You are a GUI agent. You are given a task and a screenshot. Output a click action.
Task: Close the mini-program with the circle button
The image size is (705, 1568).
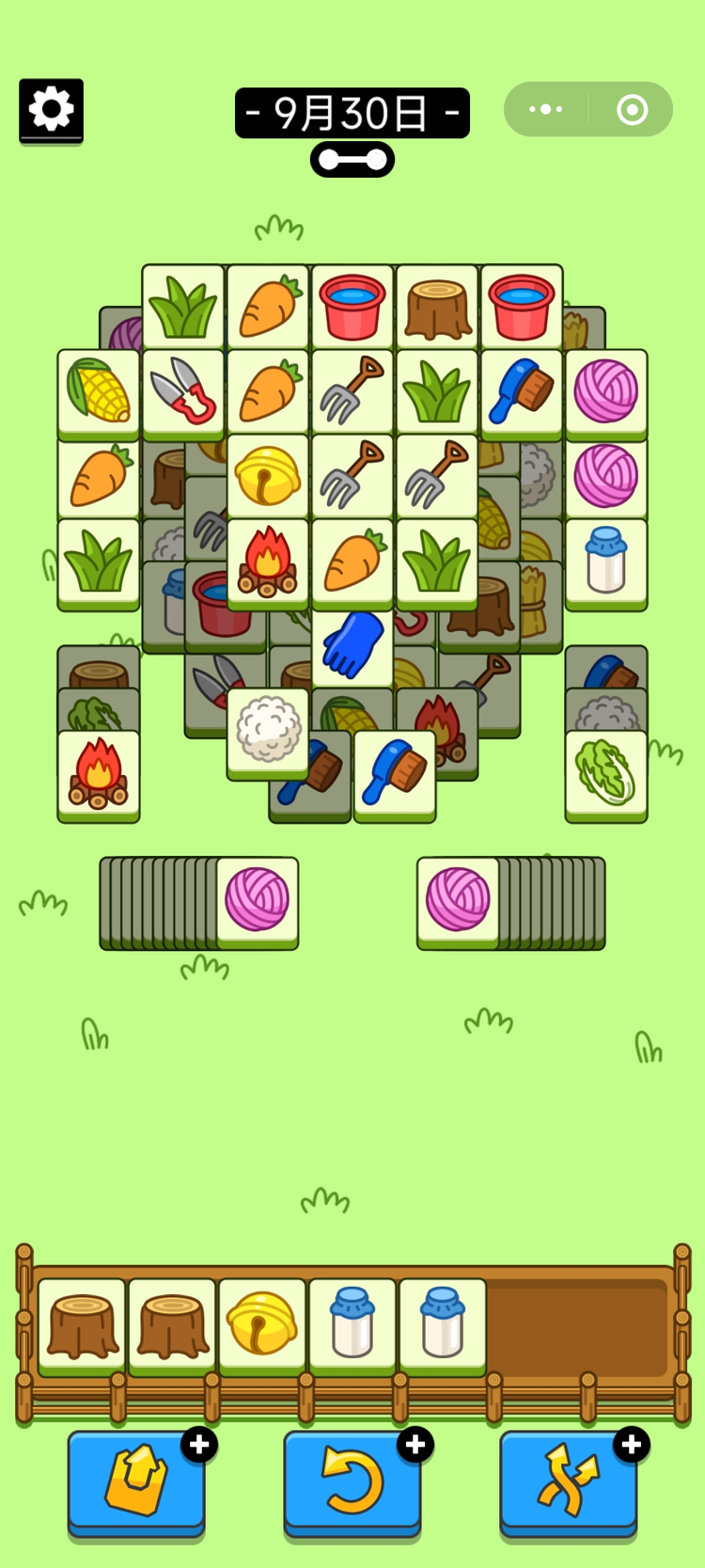click(x=632, y=110)
